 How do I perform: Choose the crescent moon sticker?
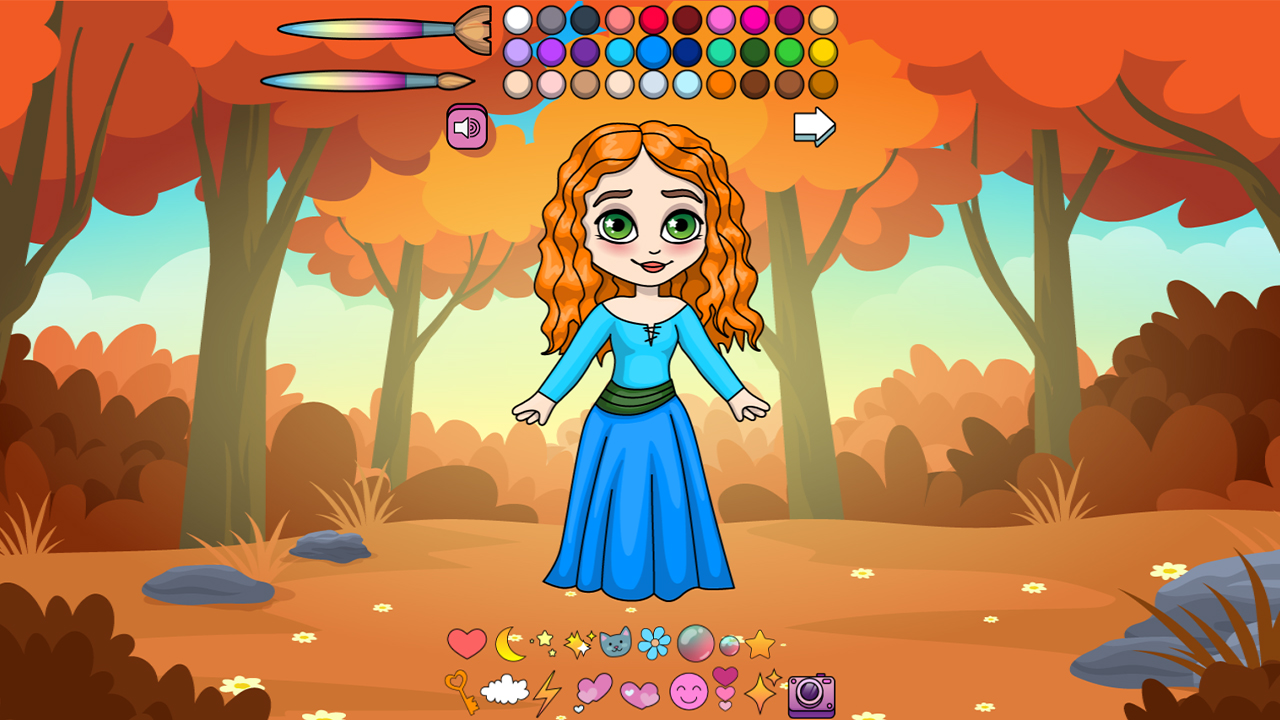[x=509, y=642]
